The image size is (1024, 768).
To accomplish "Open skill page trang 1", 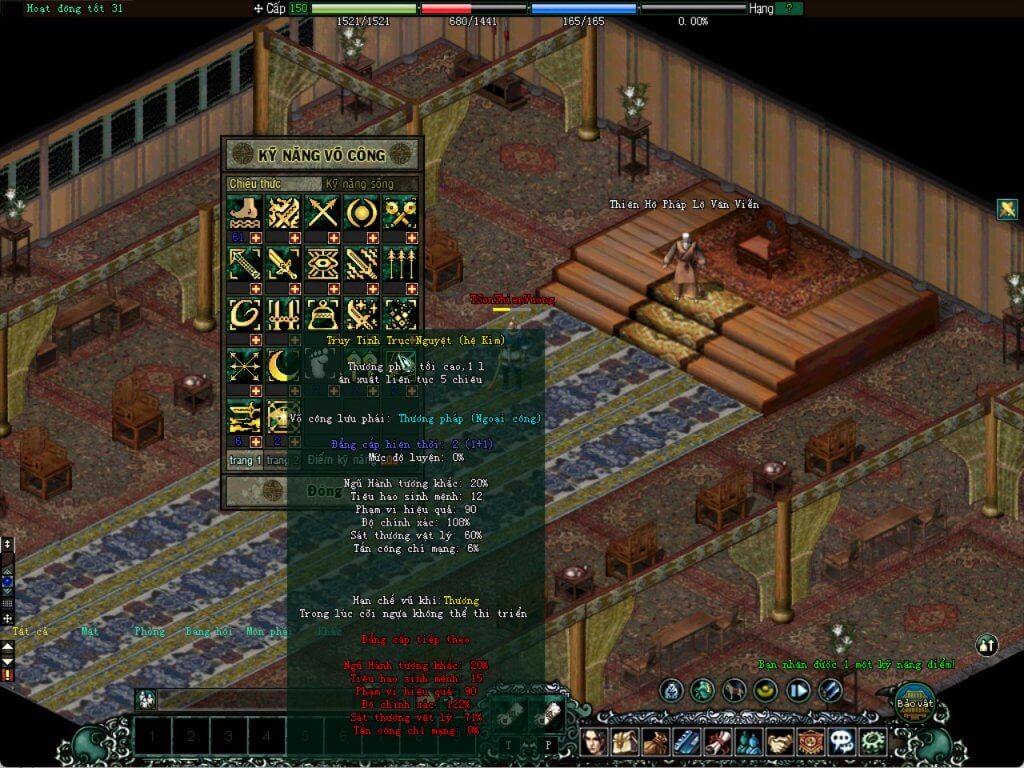I will click(x=244, y=460).
